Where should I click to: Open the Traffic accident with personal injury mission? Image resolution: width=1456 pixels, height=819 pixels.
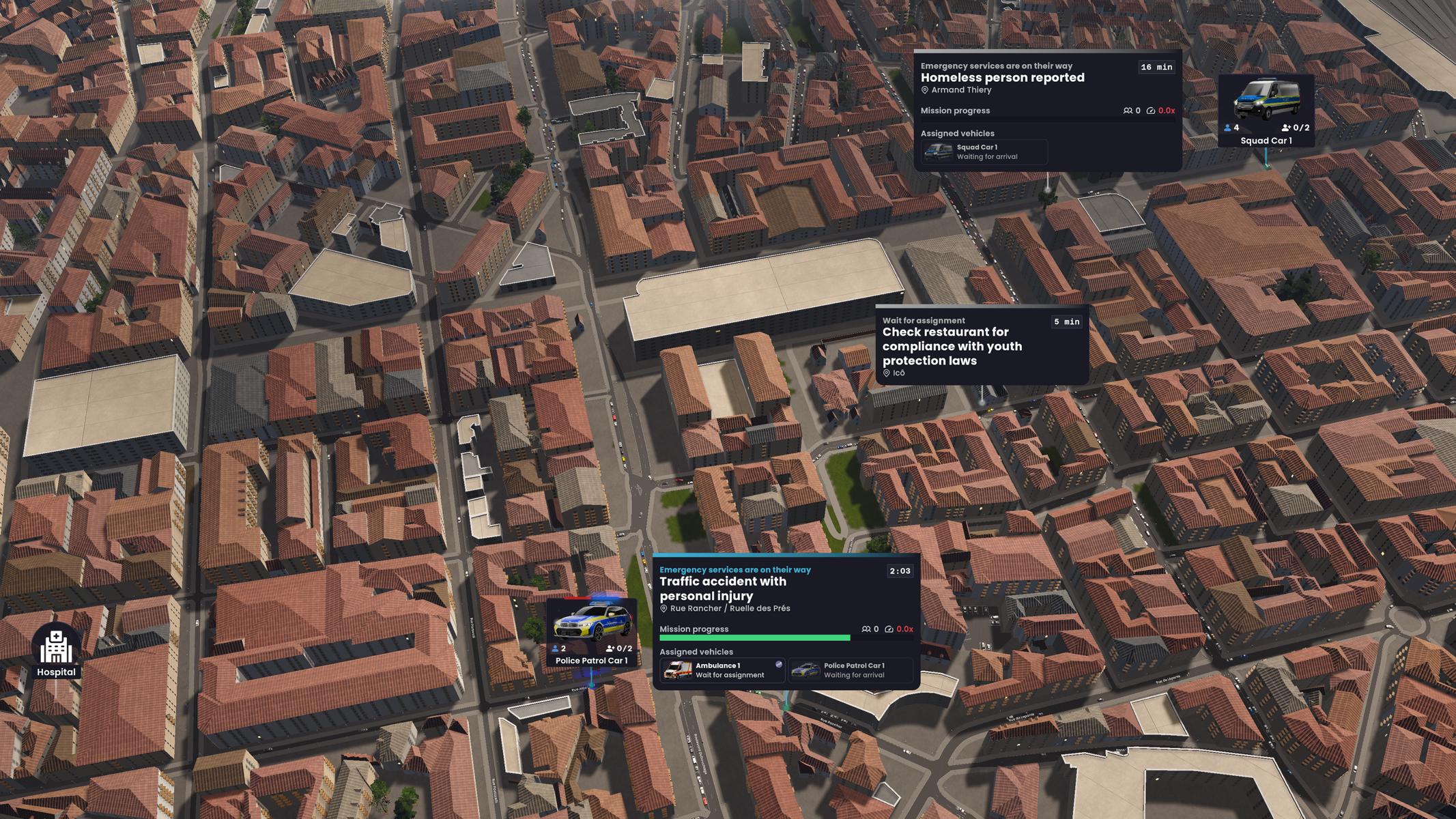722,588
